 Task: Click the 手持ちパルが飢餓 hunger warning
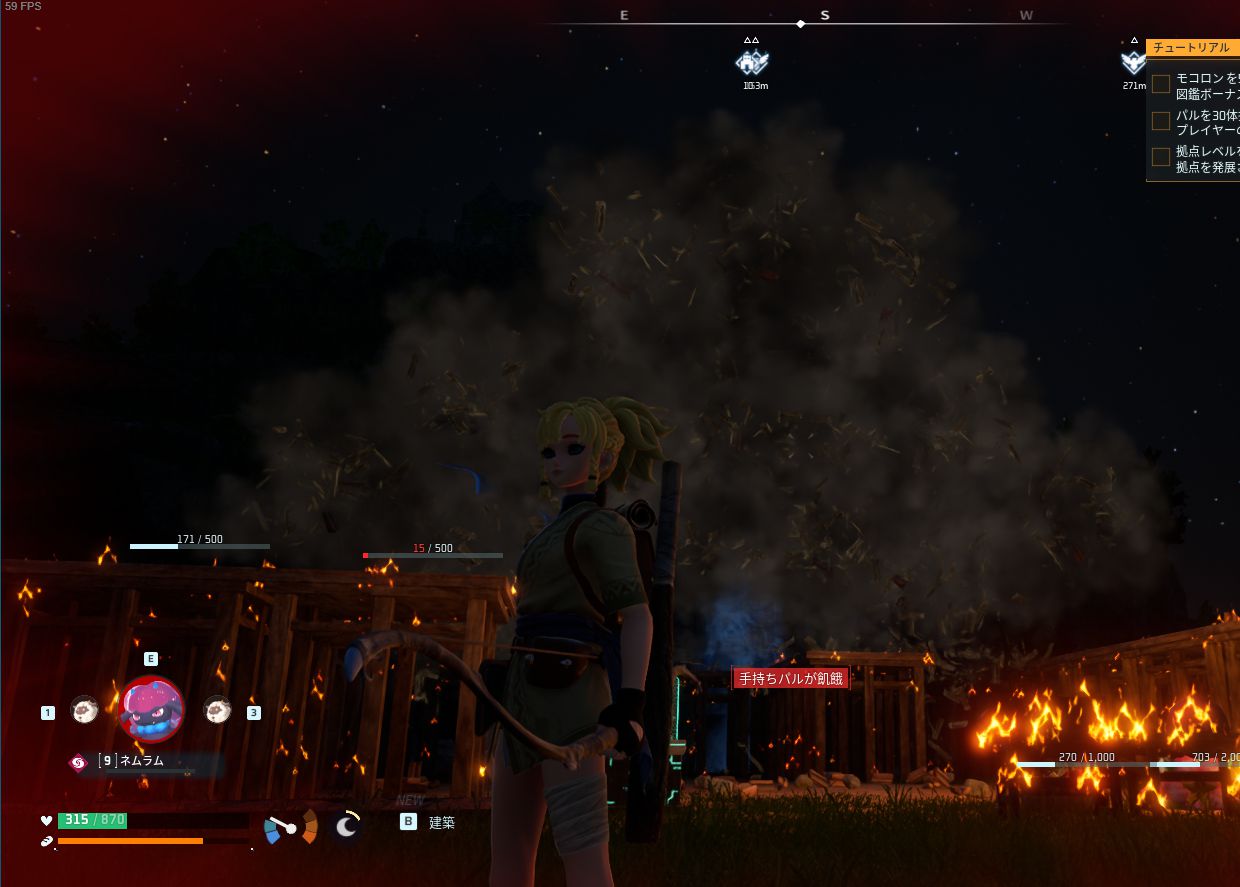(x=790, y=679)
